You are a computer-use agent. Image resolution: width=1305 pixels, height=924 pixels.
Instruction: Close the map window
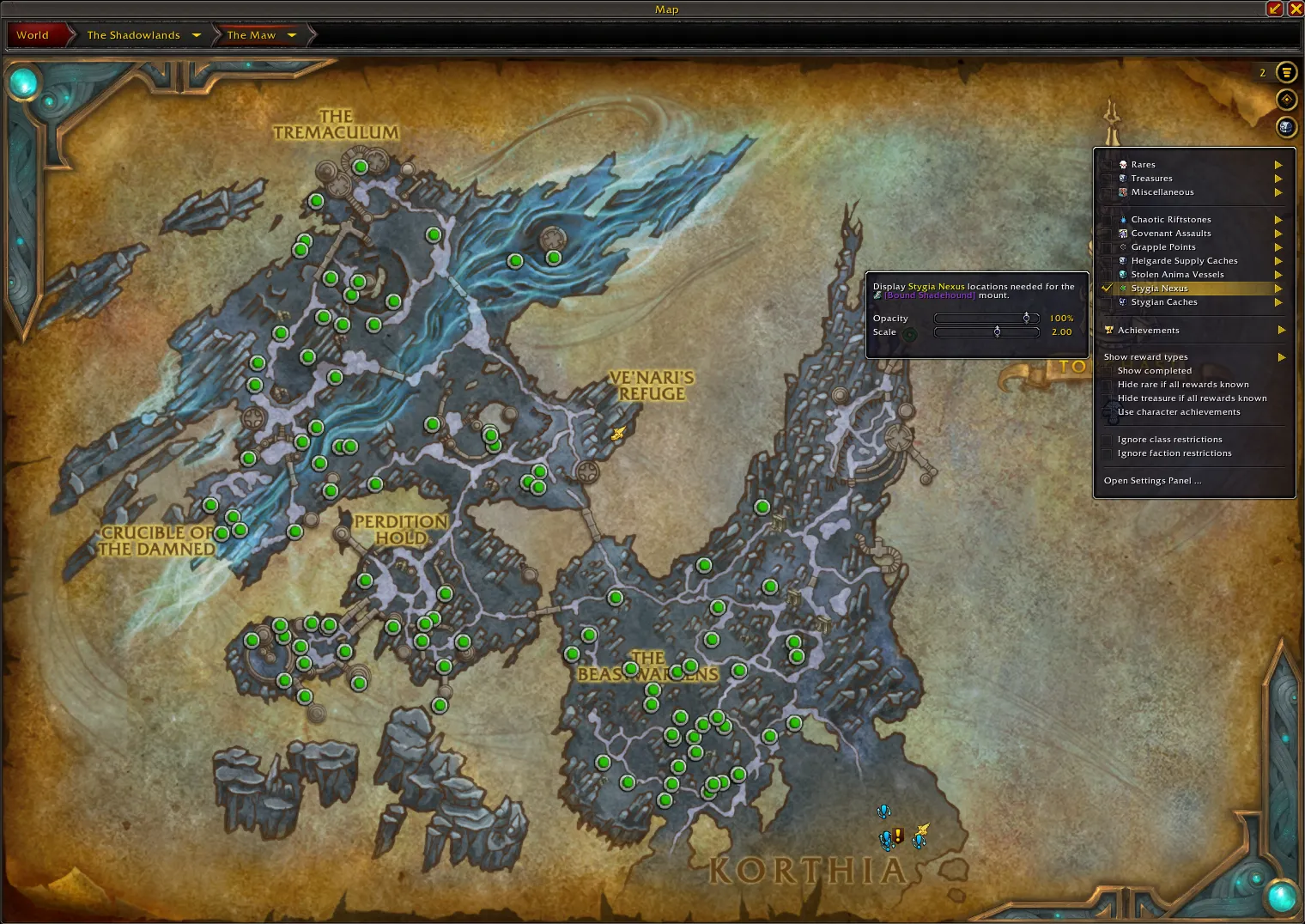click(1296, 9)
